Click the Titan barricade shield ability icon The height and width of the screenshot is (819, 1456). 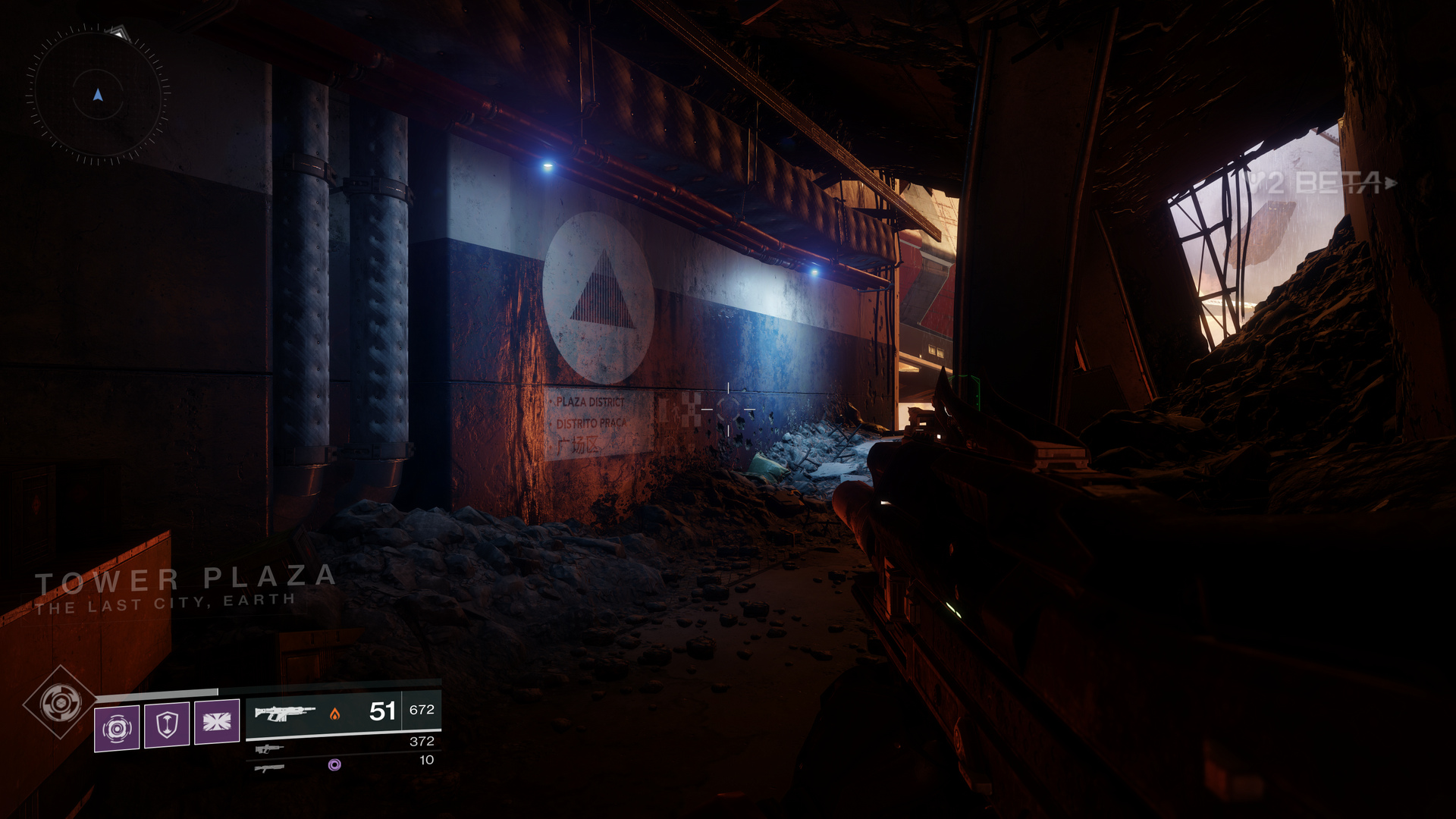pos(167,725)
